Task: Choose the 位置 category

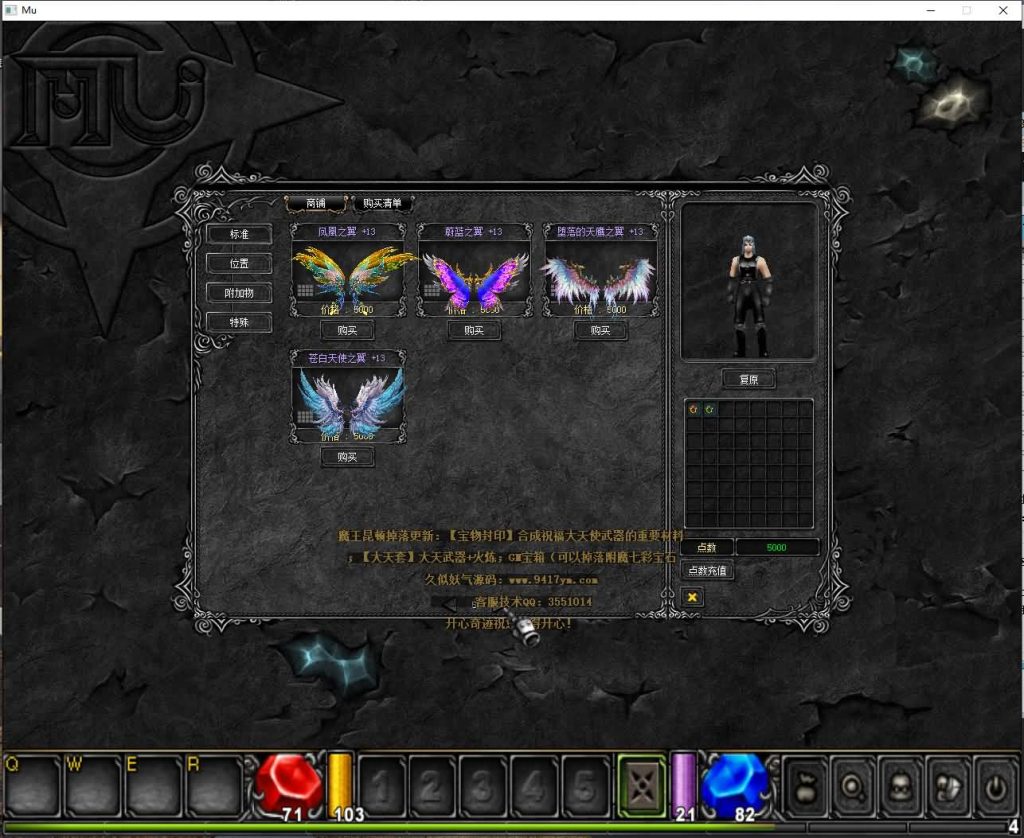Action: [239, 264]
